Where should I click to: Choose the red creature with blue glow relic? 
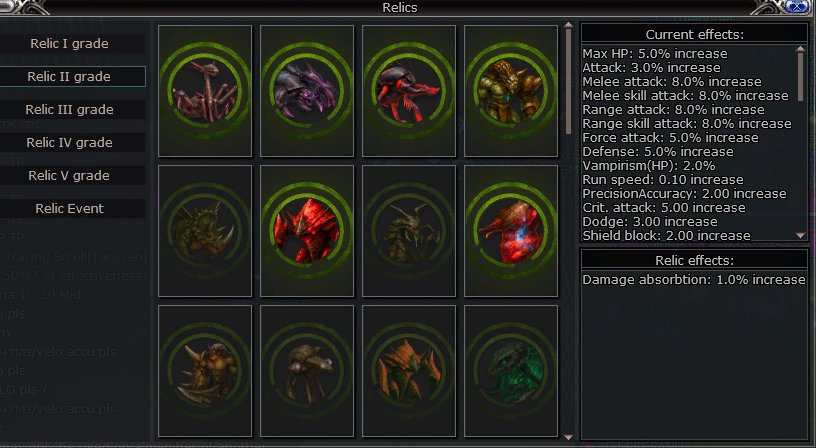[514, 230]
